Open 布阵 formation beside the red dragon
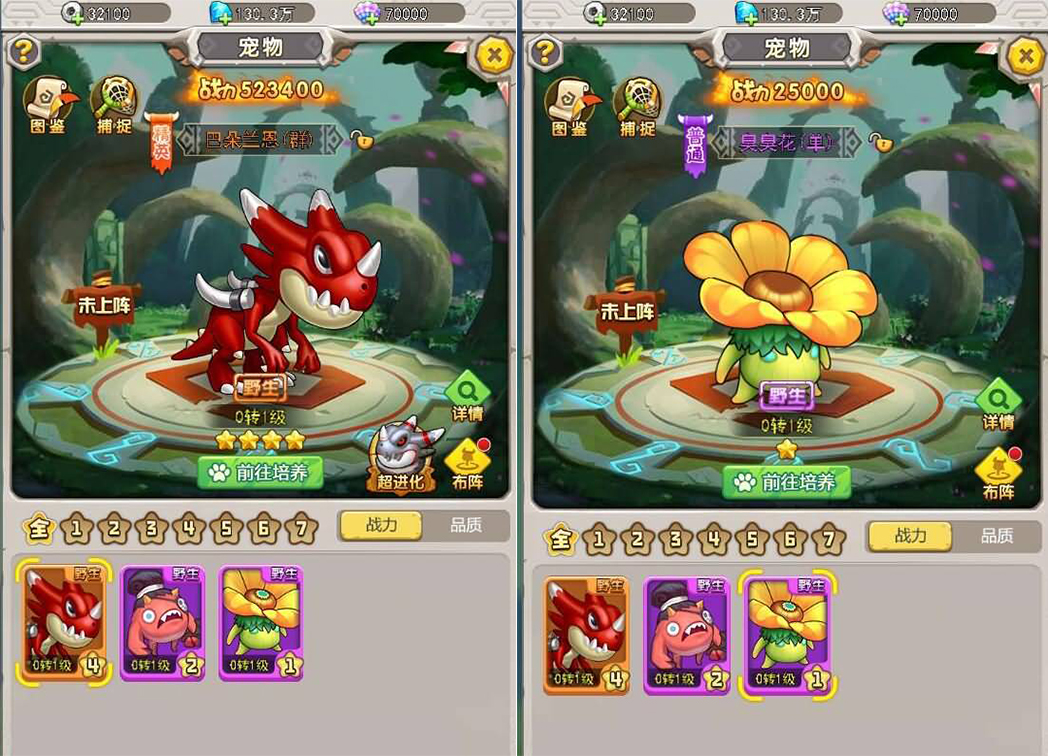The width and height of the screenshot is (1048, 756). [x=467, y=463]
